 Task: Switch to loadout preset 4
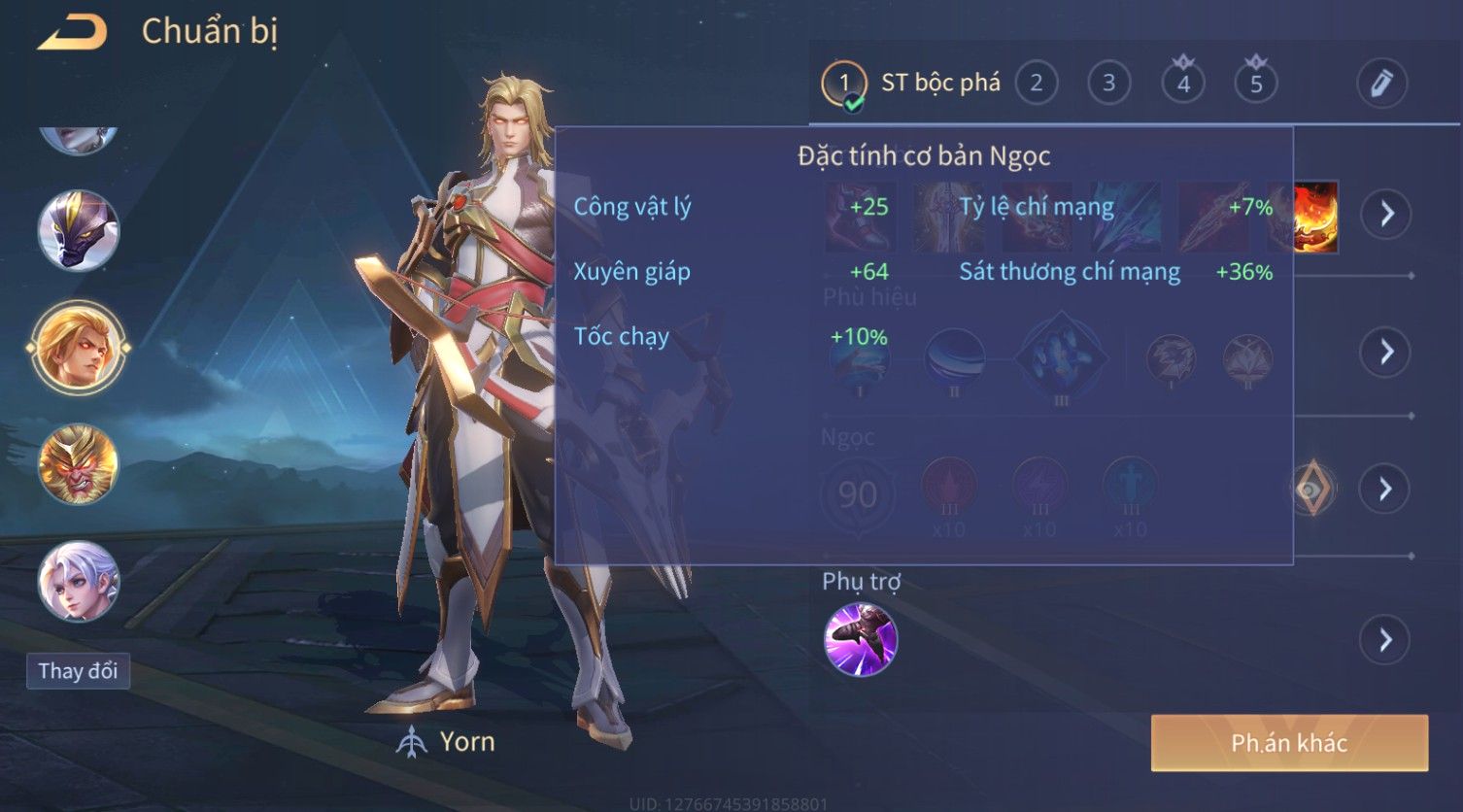(x=1182, y=84)
